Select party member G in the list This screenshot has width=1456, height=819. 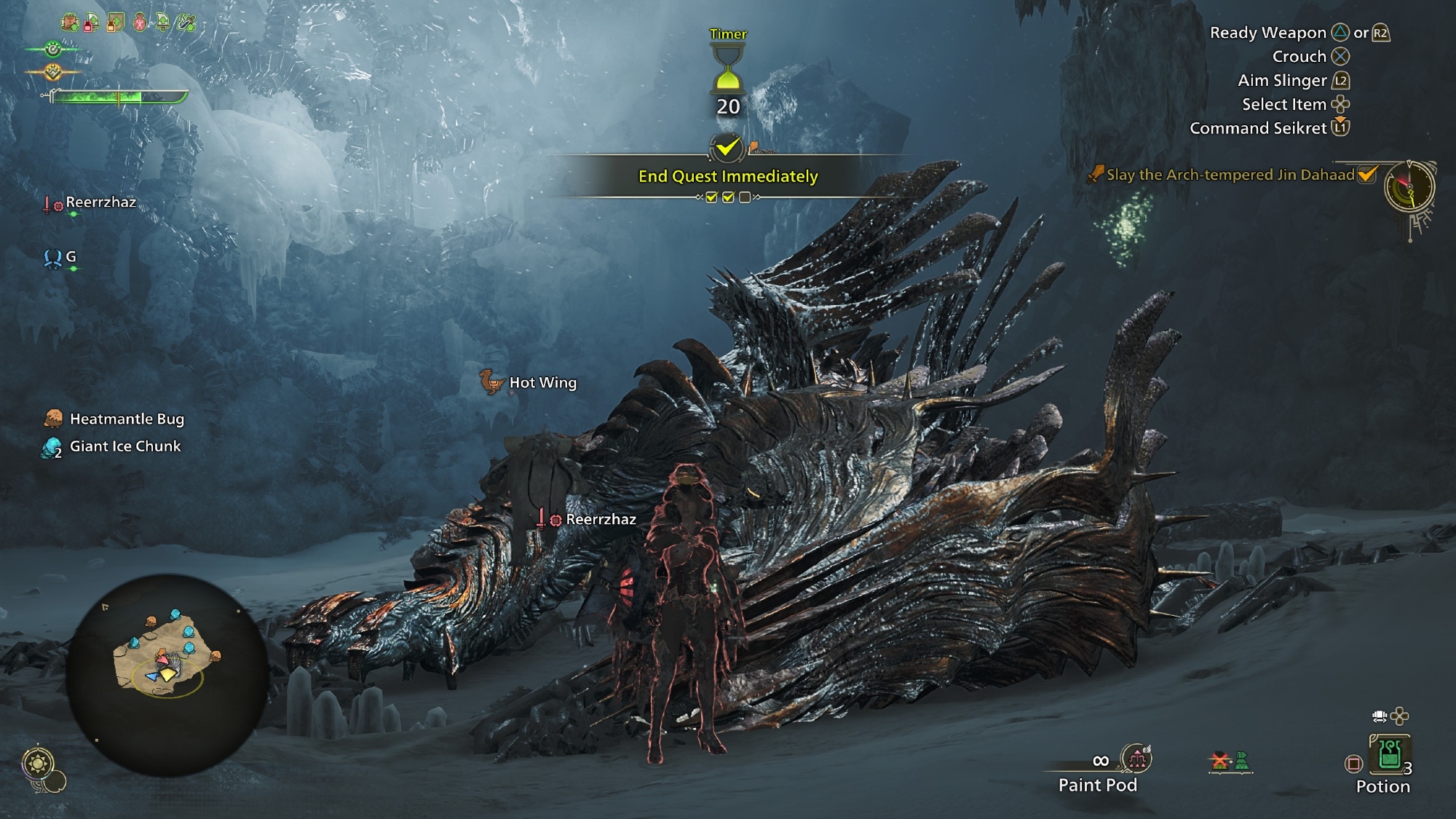(x=70, y=257)
